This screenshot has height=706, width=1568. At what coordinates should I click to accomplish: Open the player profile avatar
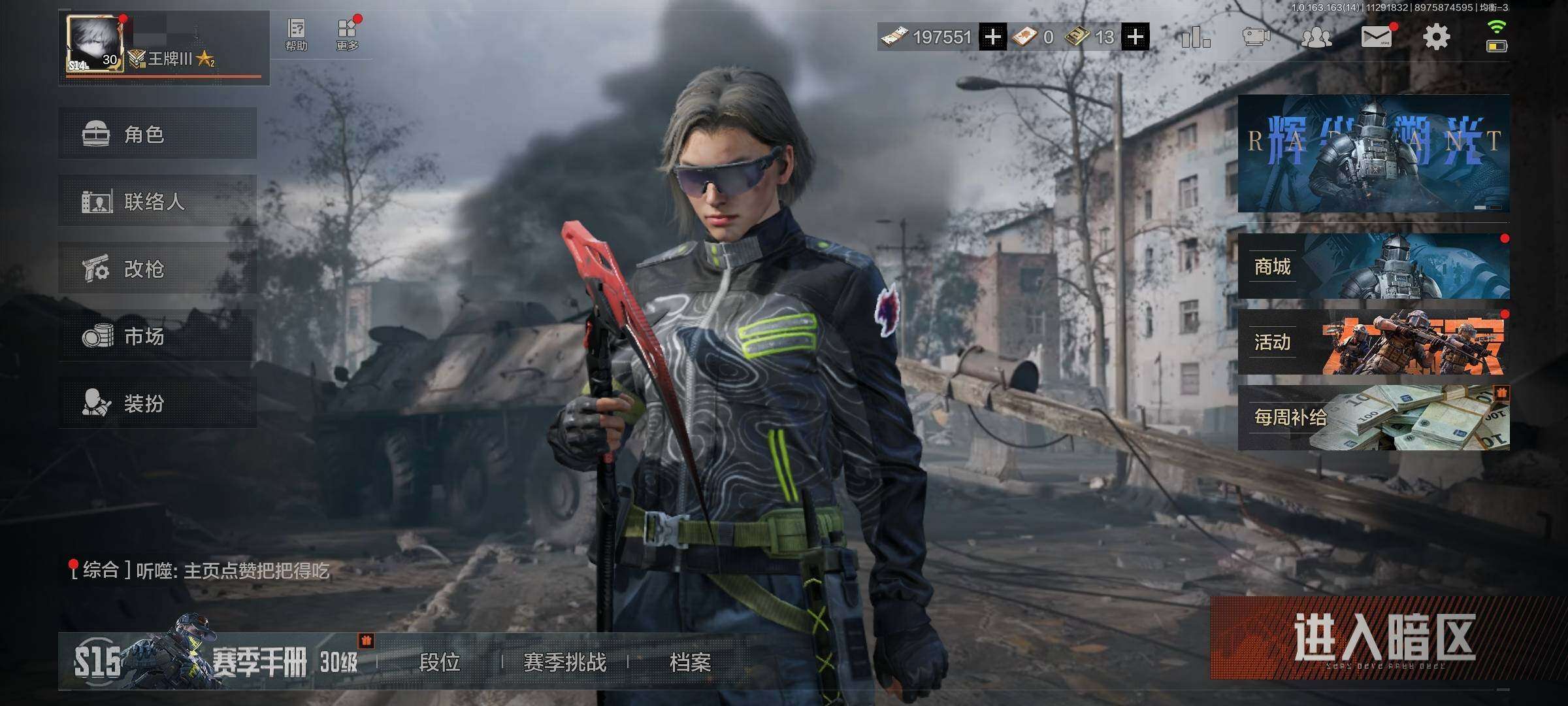point(95,44)
